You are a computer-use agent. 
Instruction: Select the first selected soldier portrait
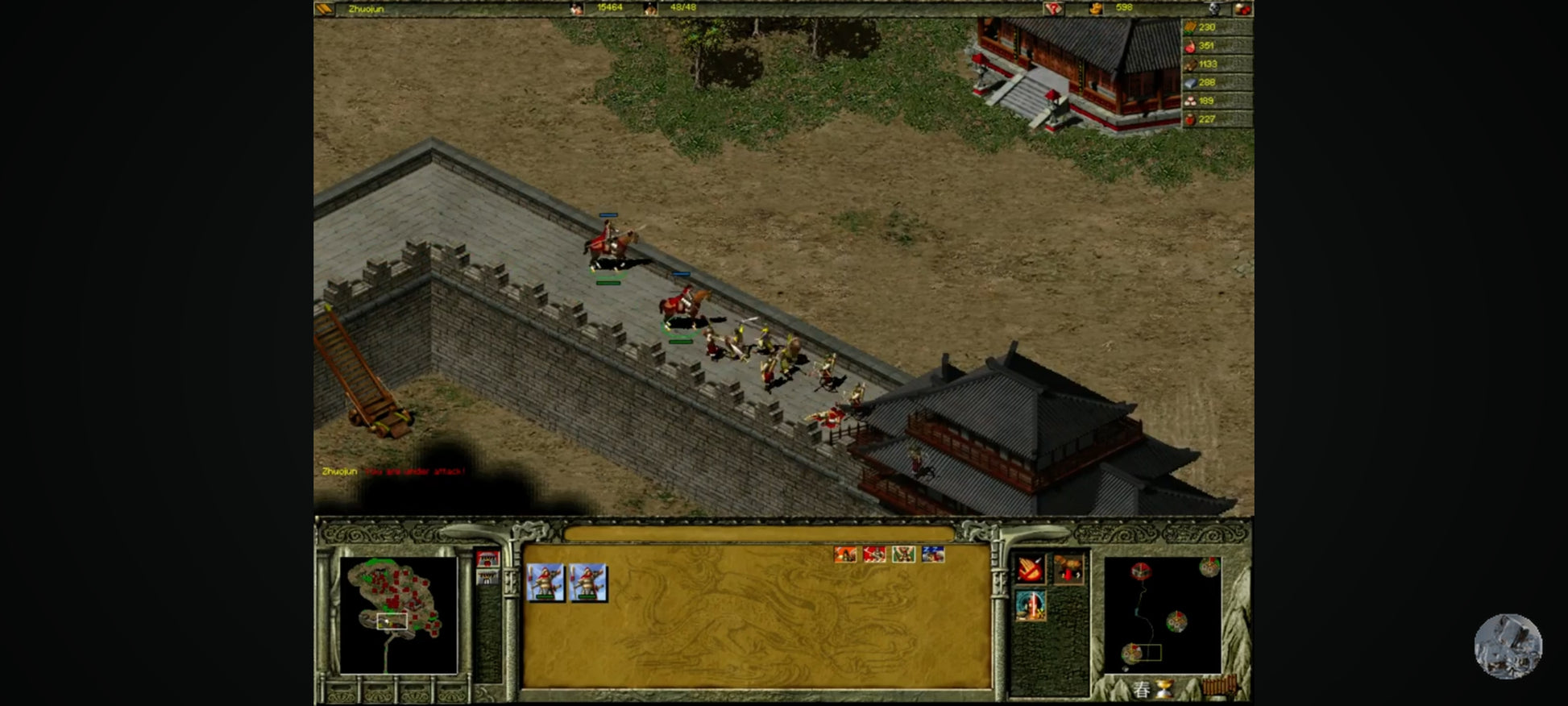pyautogui.click(x=545, y=582)
